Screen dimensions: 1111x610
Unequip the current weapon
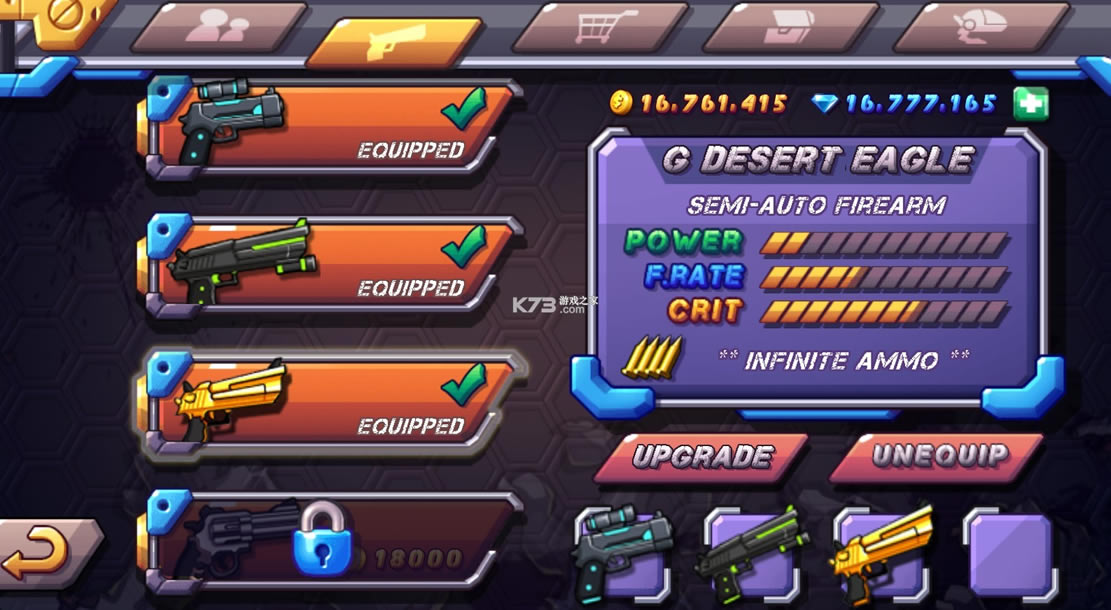[x=937, y=457]
